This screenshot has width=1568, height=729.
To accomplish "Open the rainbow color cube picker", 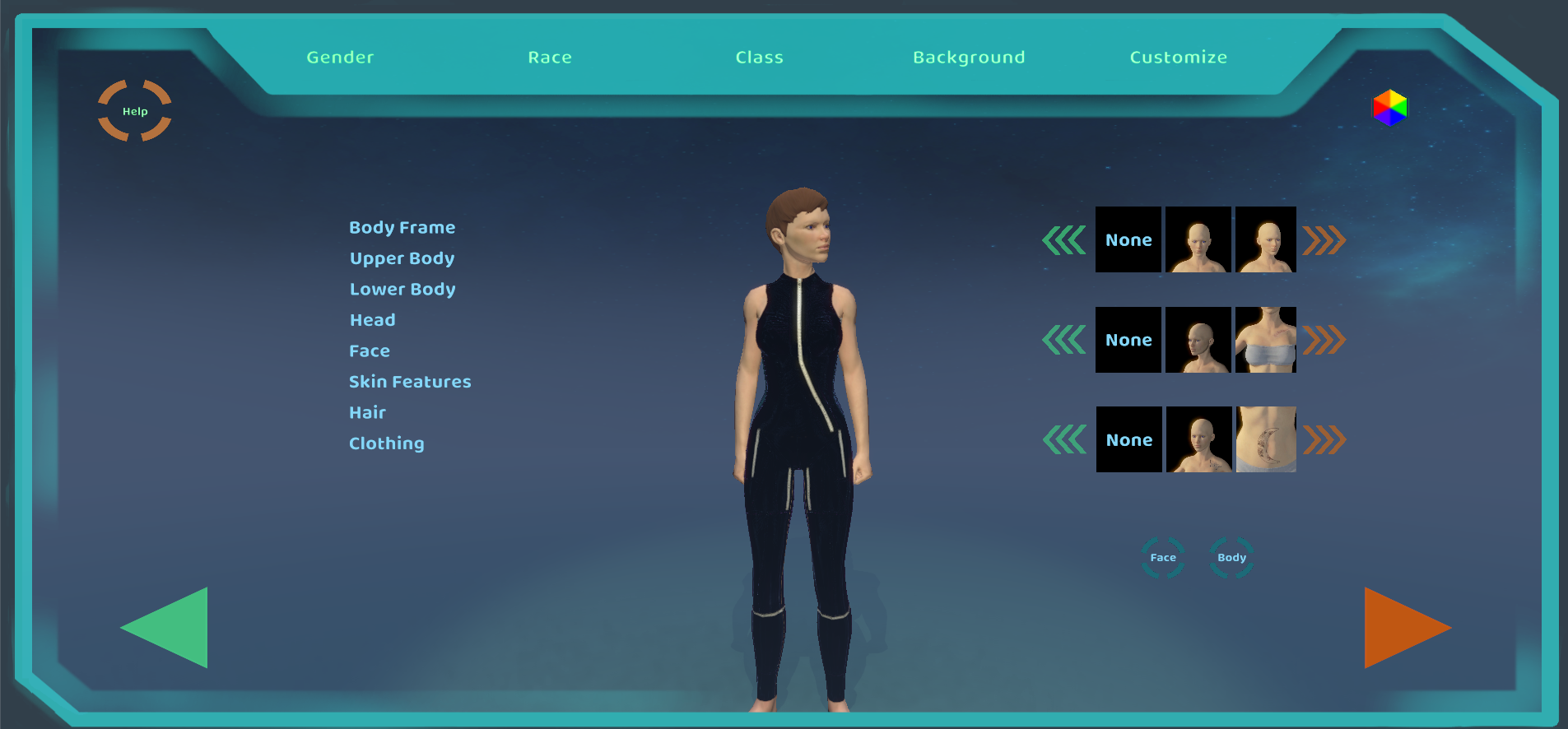I will point(1389,108).
